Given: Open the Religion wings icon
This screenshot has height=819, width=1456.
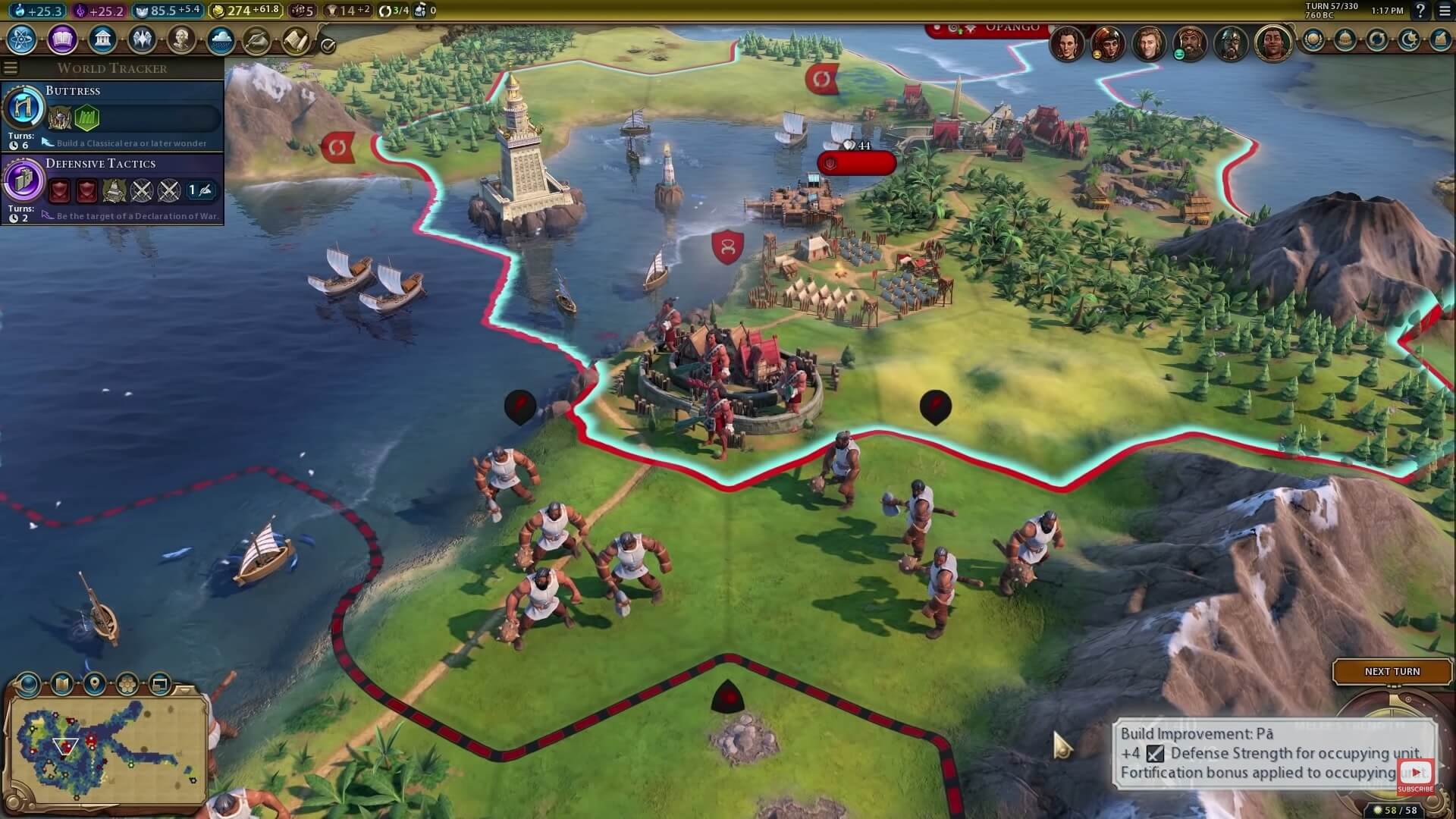Looking at the screenshot, I should click(x=142, y=39).
